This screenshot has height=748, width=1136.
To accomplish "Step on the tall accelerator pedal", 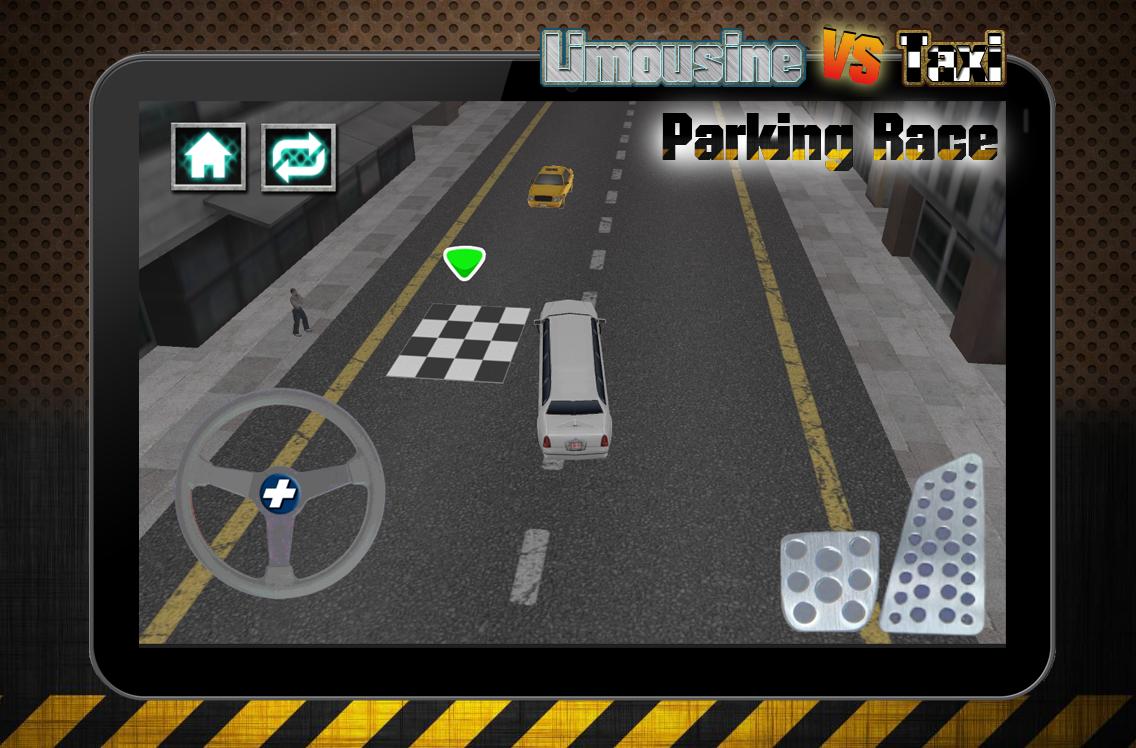I will point(936,547).
